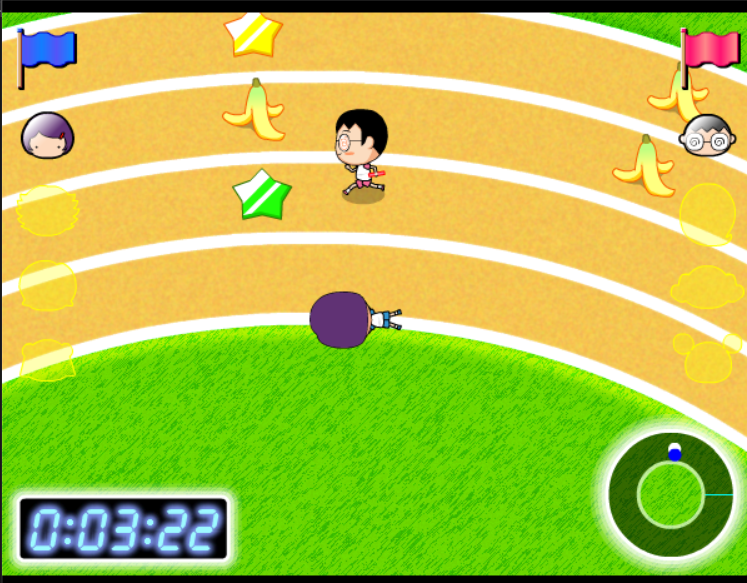Click the blue team flag
The height and width of the screenshot is (583, 747).
[x=48, y=50]
